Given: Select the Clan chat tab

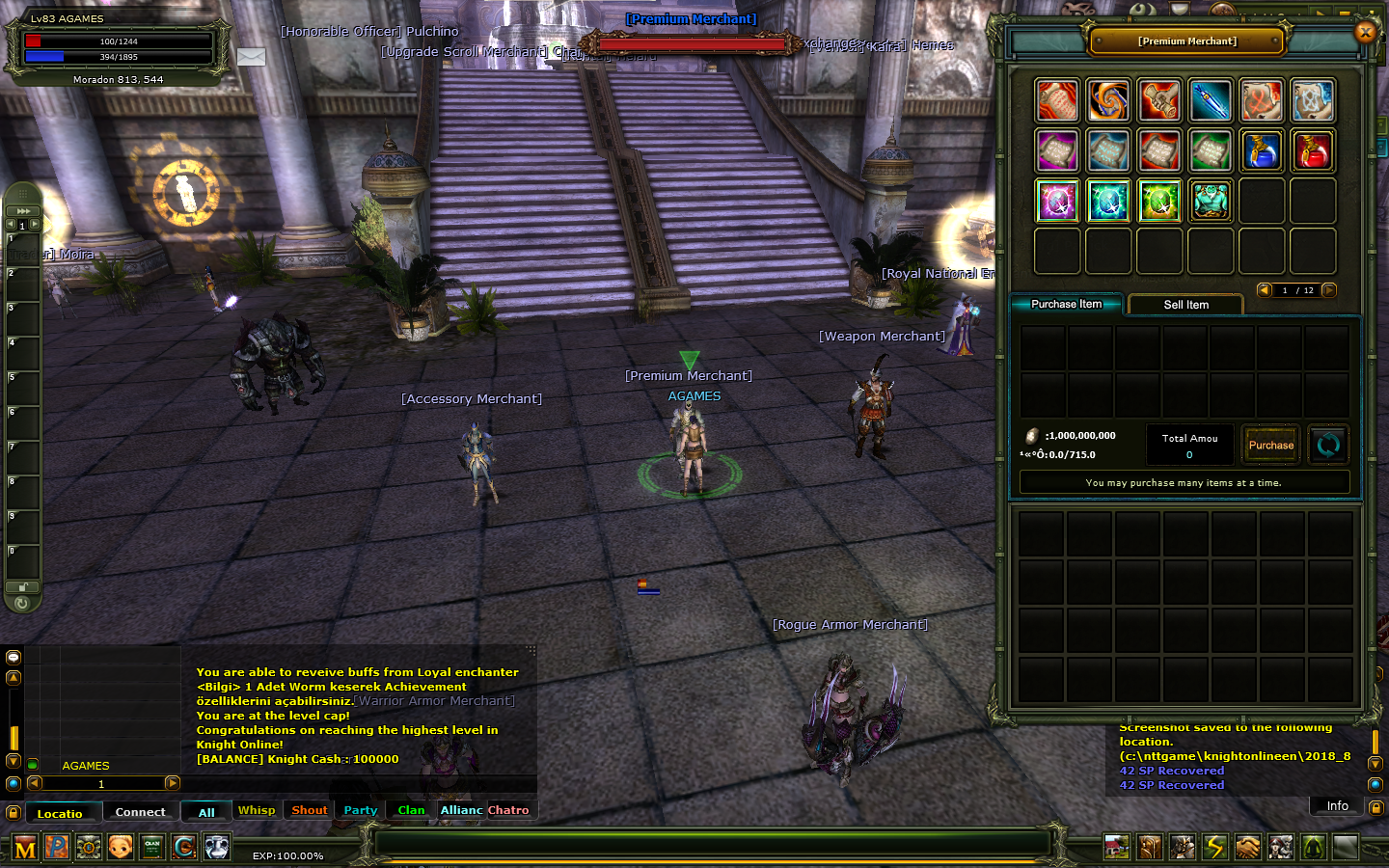Looking at the screenshot, I should [x=411, y=810].
